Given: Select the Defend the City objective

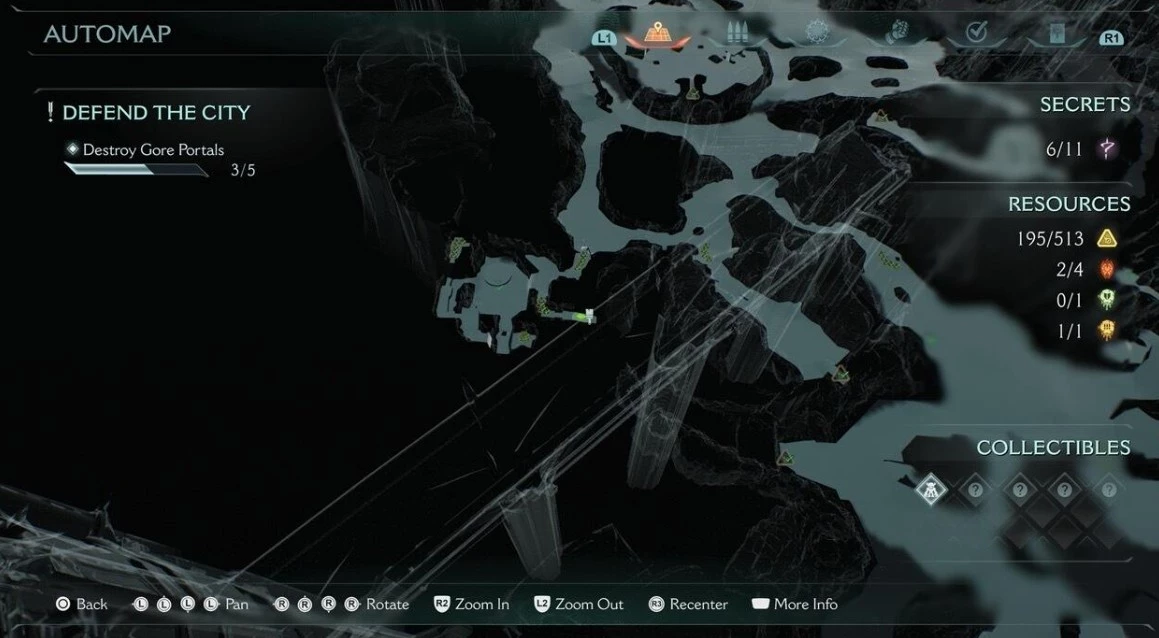Looking at the screenshot, I should (156, 113).
